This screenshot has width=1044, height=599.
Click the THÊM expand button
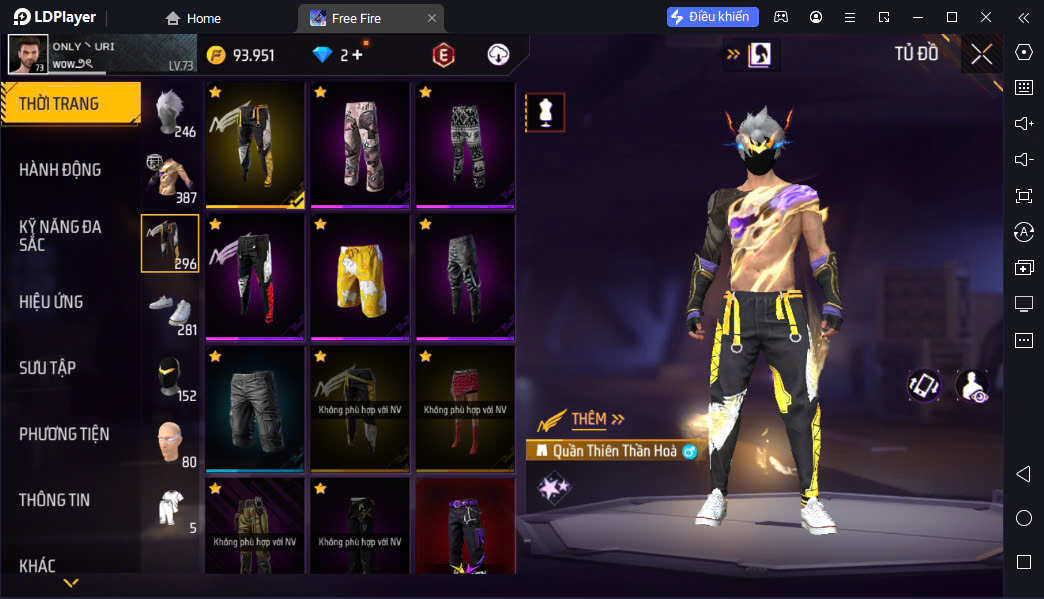597,419
